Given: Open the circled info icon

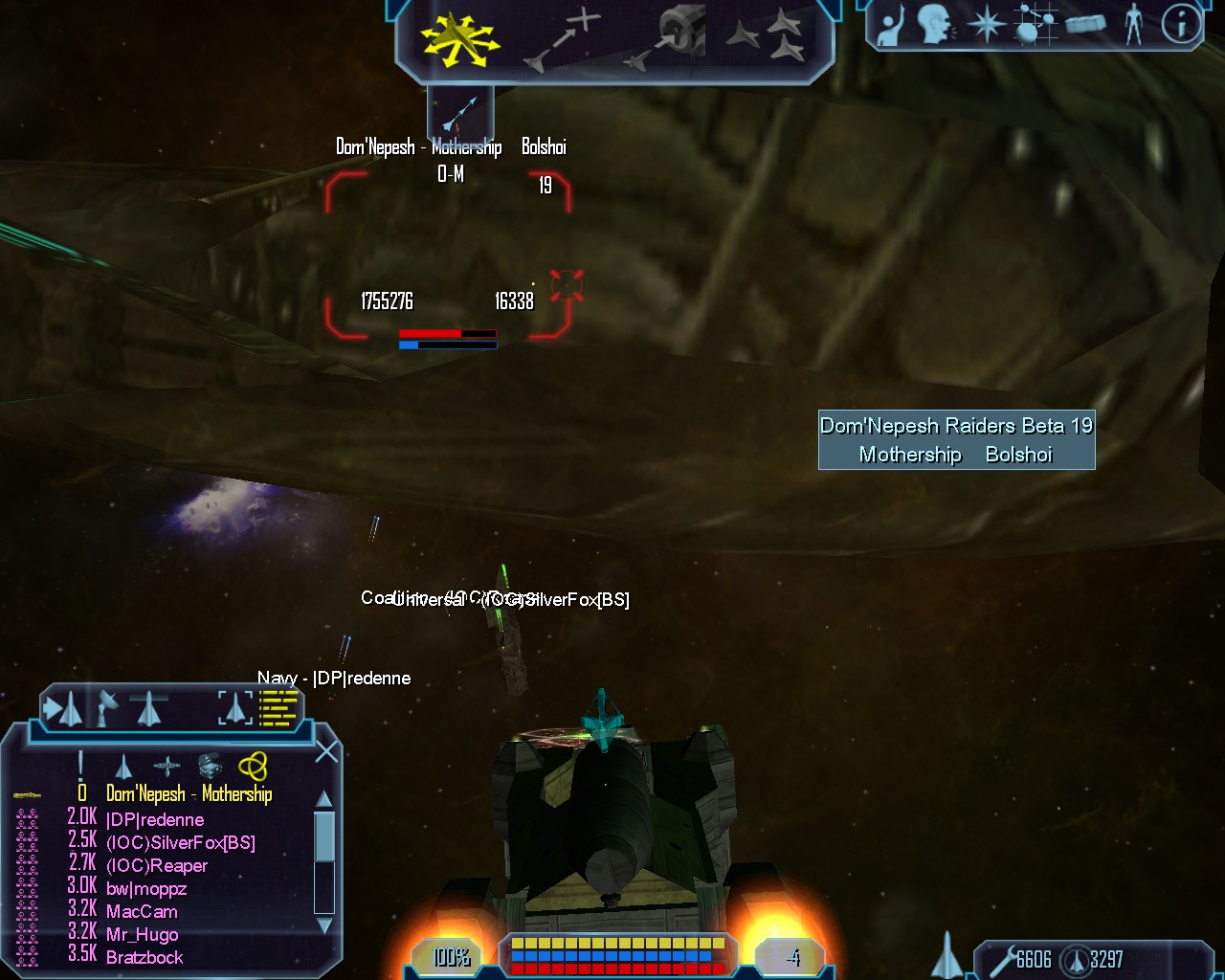Looking at the screenshot, I should tap(1181, 25).
